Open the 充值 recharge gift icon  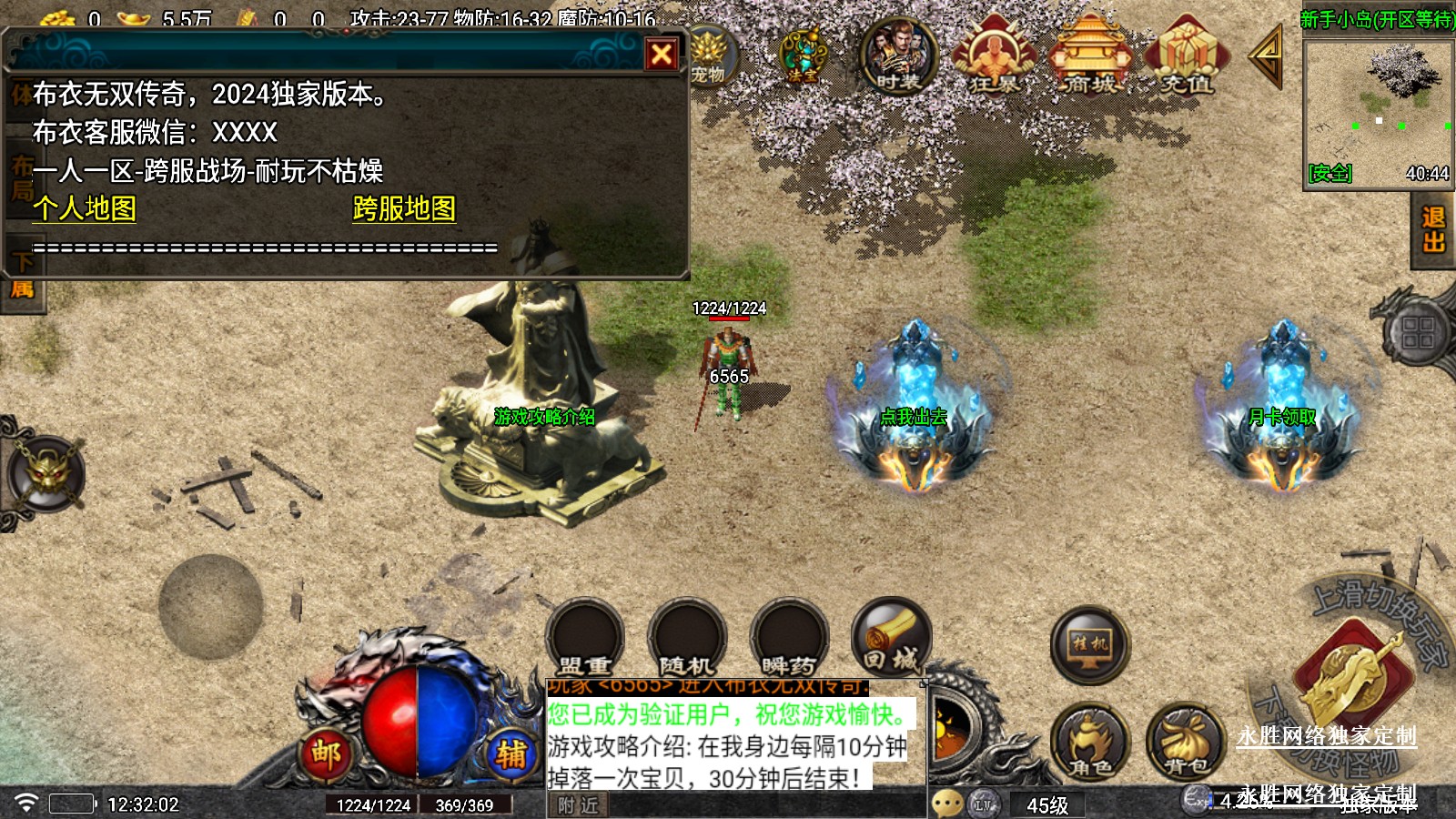coord(1186,57)
